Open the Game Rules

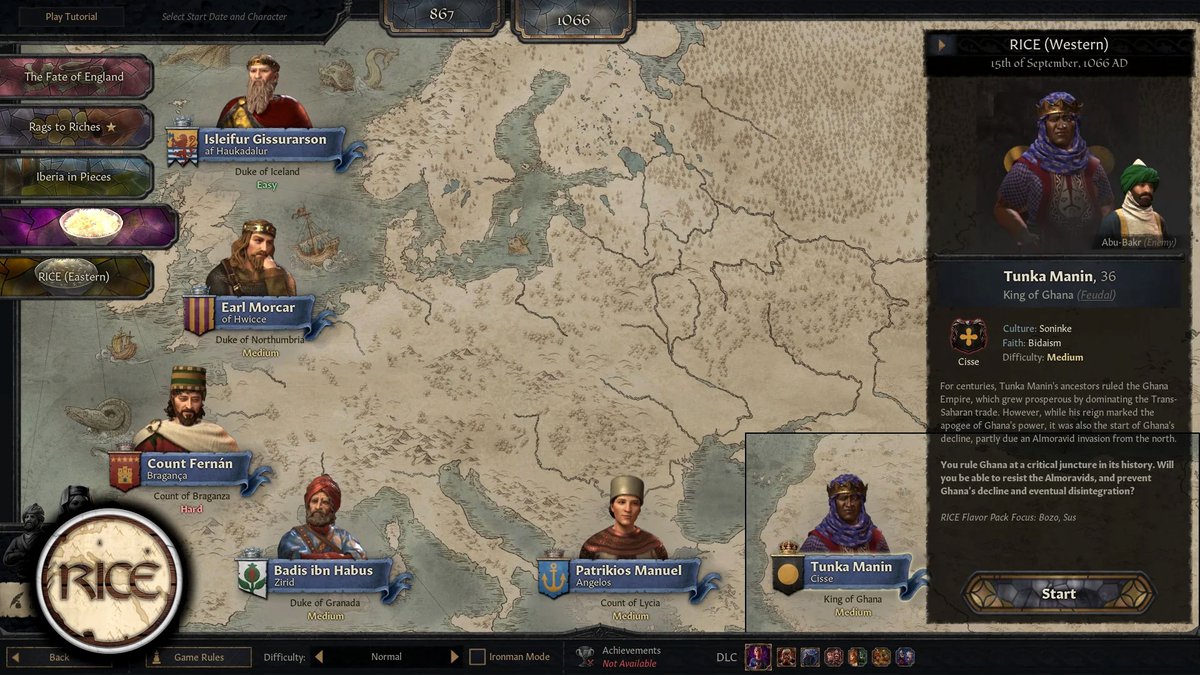pyautogui.click(x=198, y=657)
